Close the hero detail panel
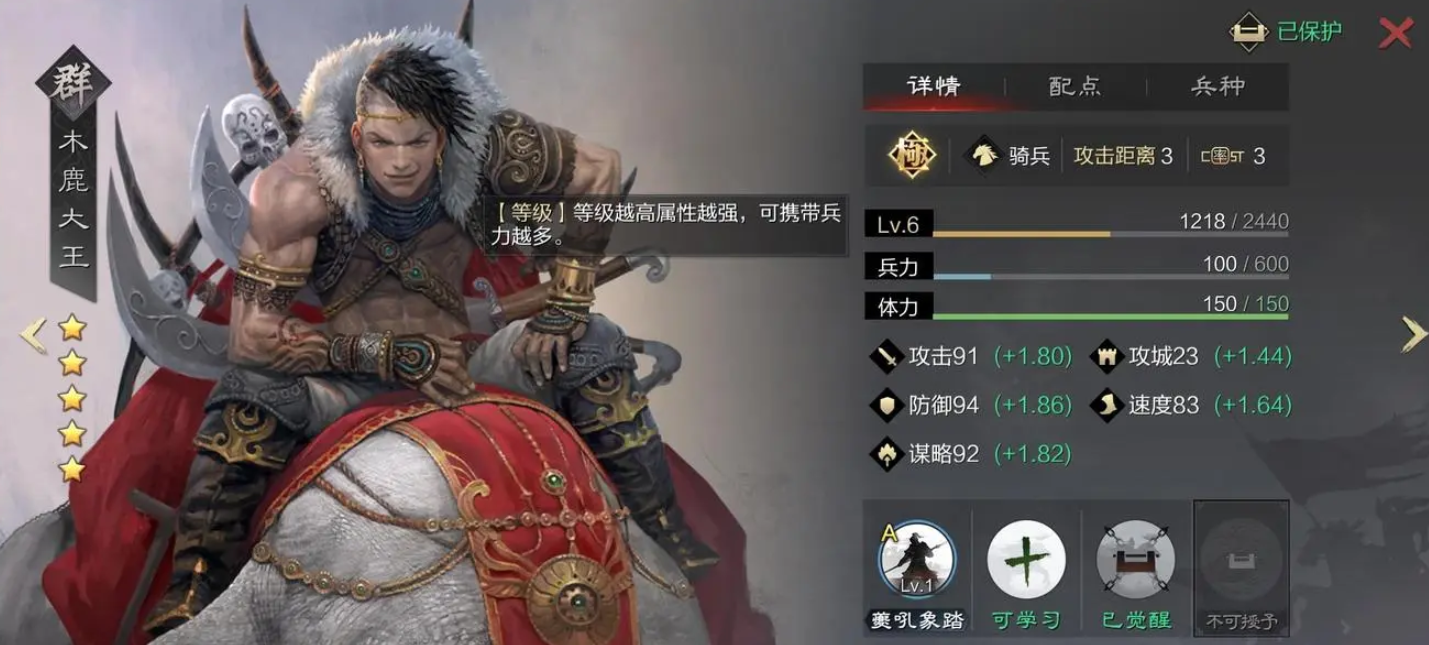 (x=1395, y=33)
